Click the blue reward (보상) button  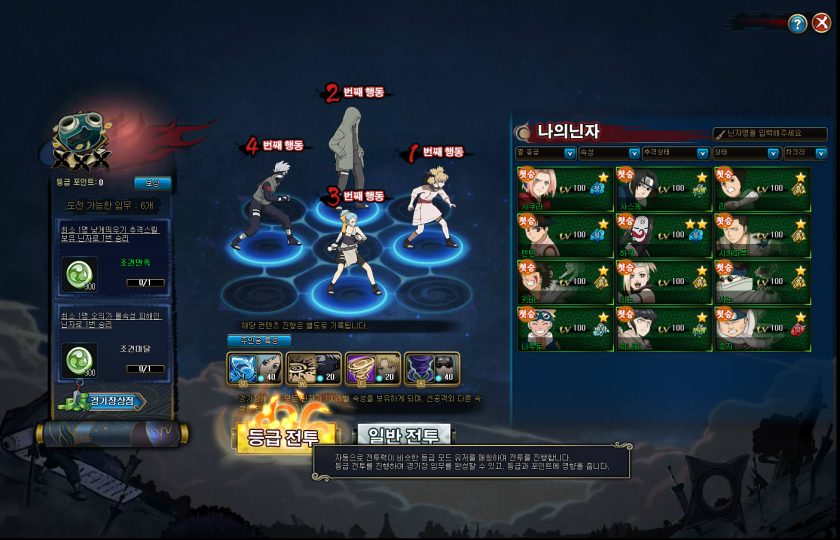tap(153, 183)
